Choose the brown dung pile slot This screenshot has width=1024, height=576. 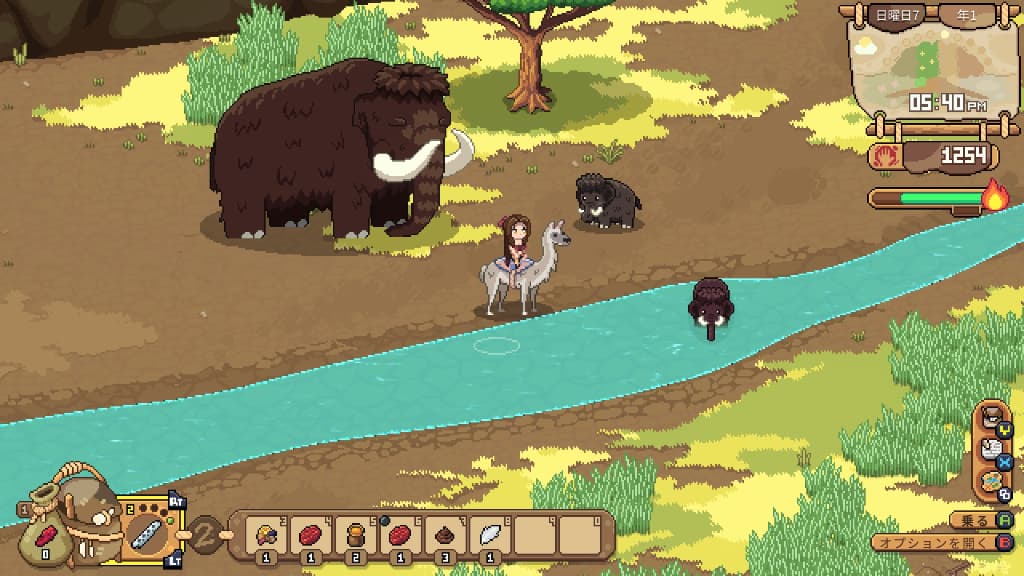click(443, 535)
